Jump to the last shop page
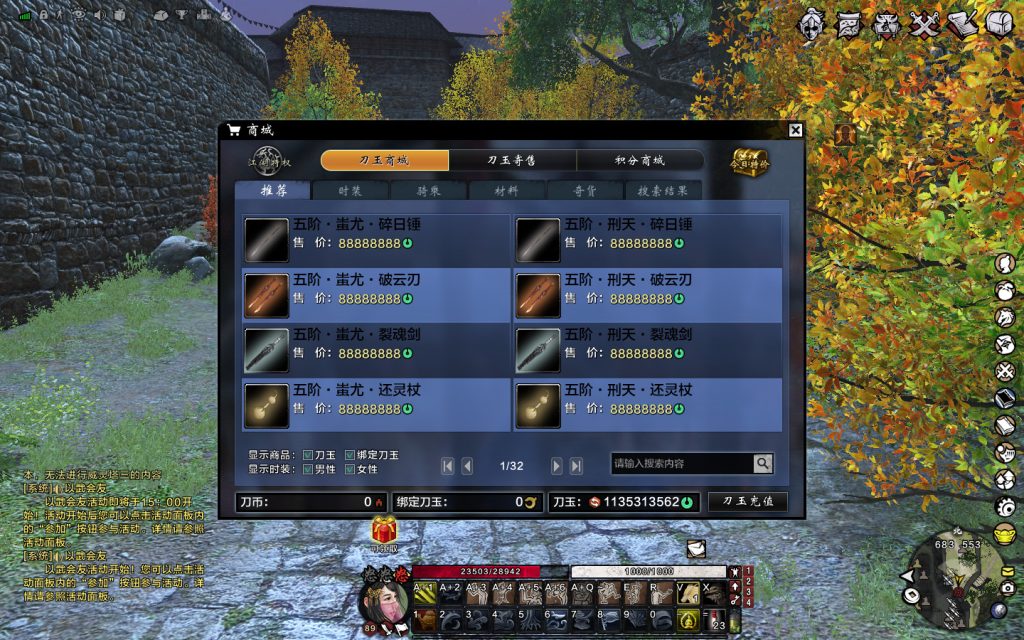 tap(576, 465)
